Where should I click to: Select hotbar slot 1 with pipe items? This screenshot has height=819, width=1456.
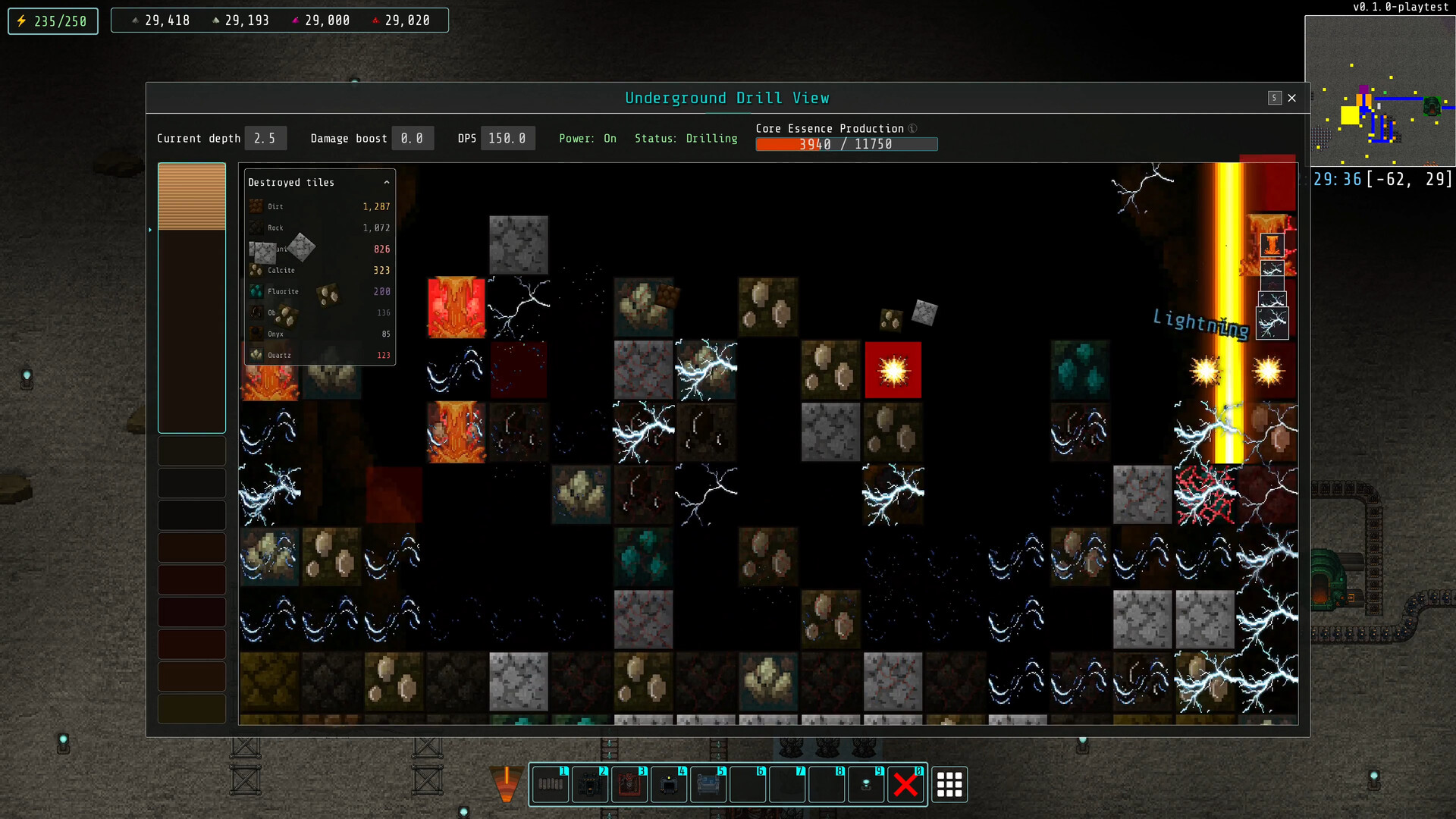[551, 785]
